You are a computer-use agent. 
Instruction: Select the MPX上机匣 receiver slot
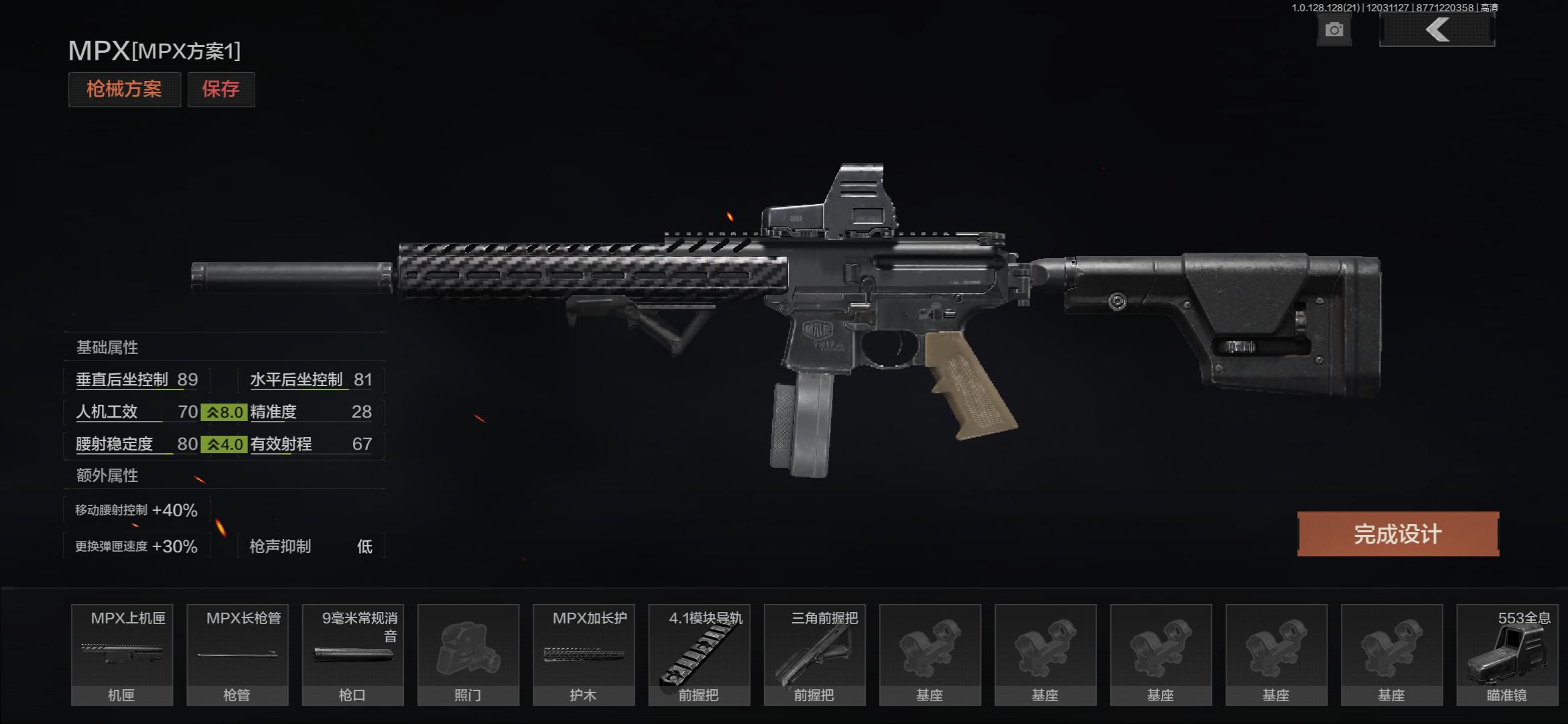click(122, 654)
